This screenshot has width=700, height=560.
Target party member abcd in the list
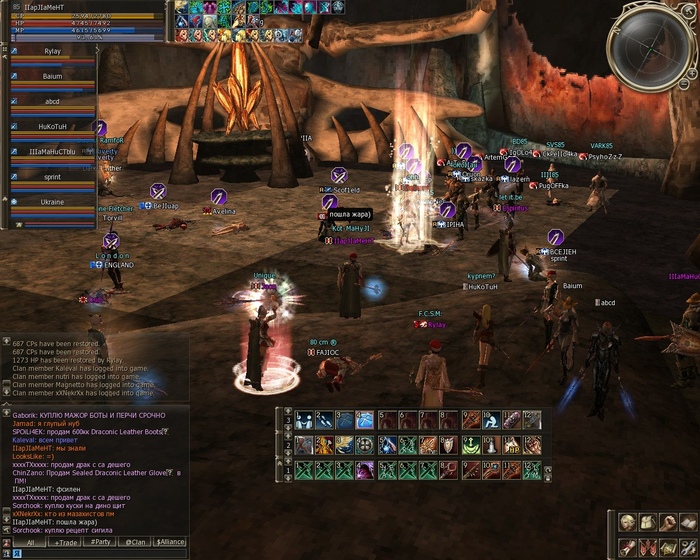[x=52, y=101]
